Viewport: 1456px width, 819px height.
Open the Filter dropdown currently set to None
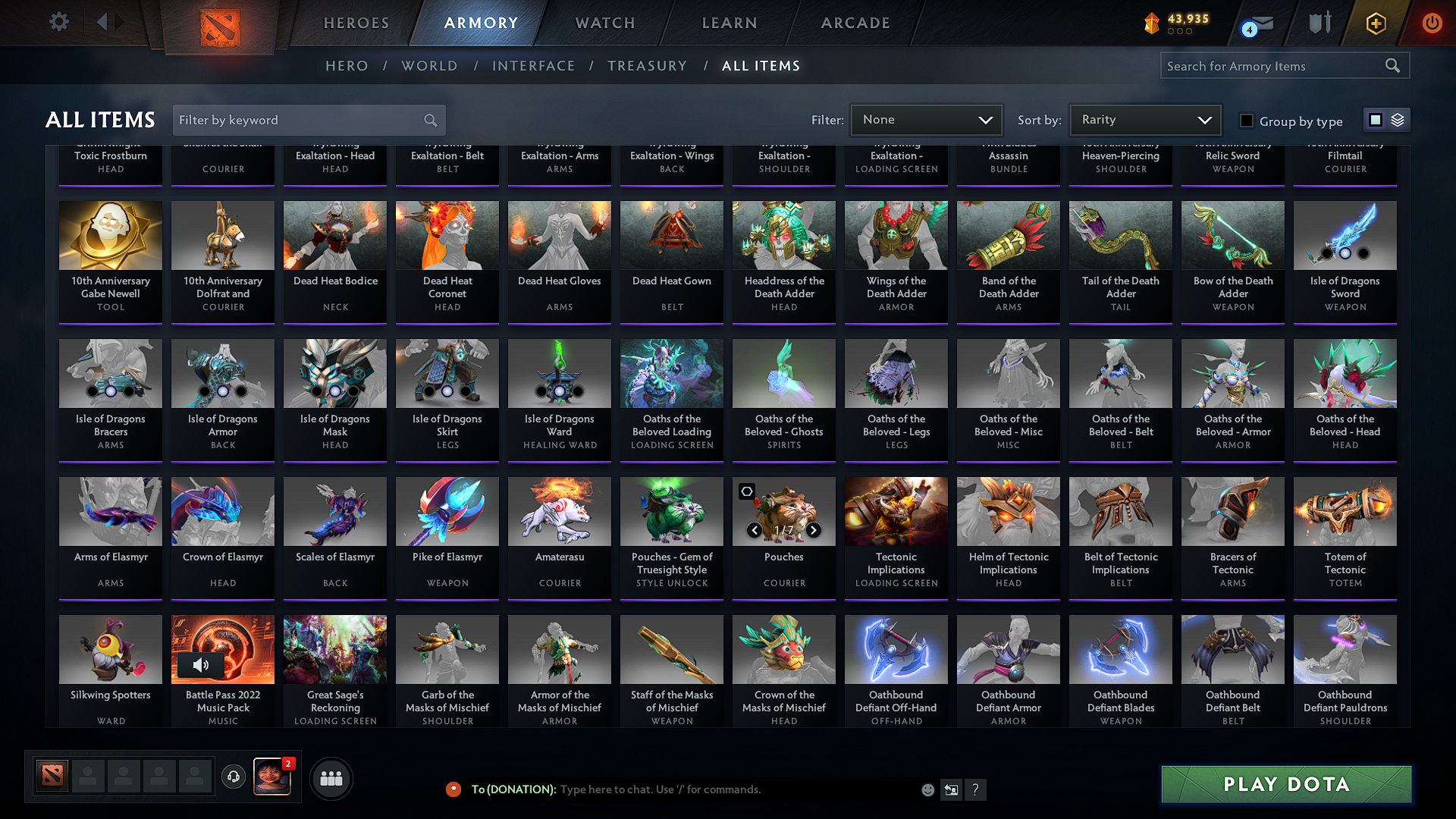926,119
